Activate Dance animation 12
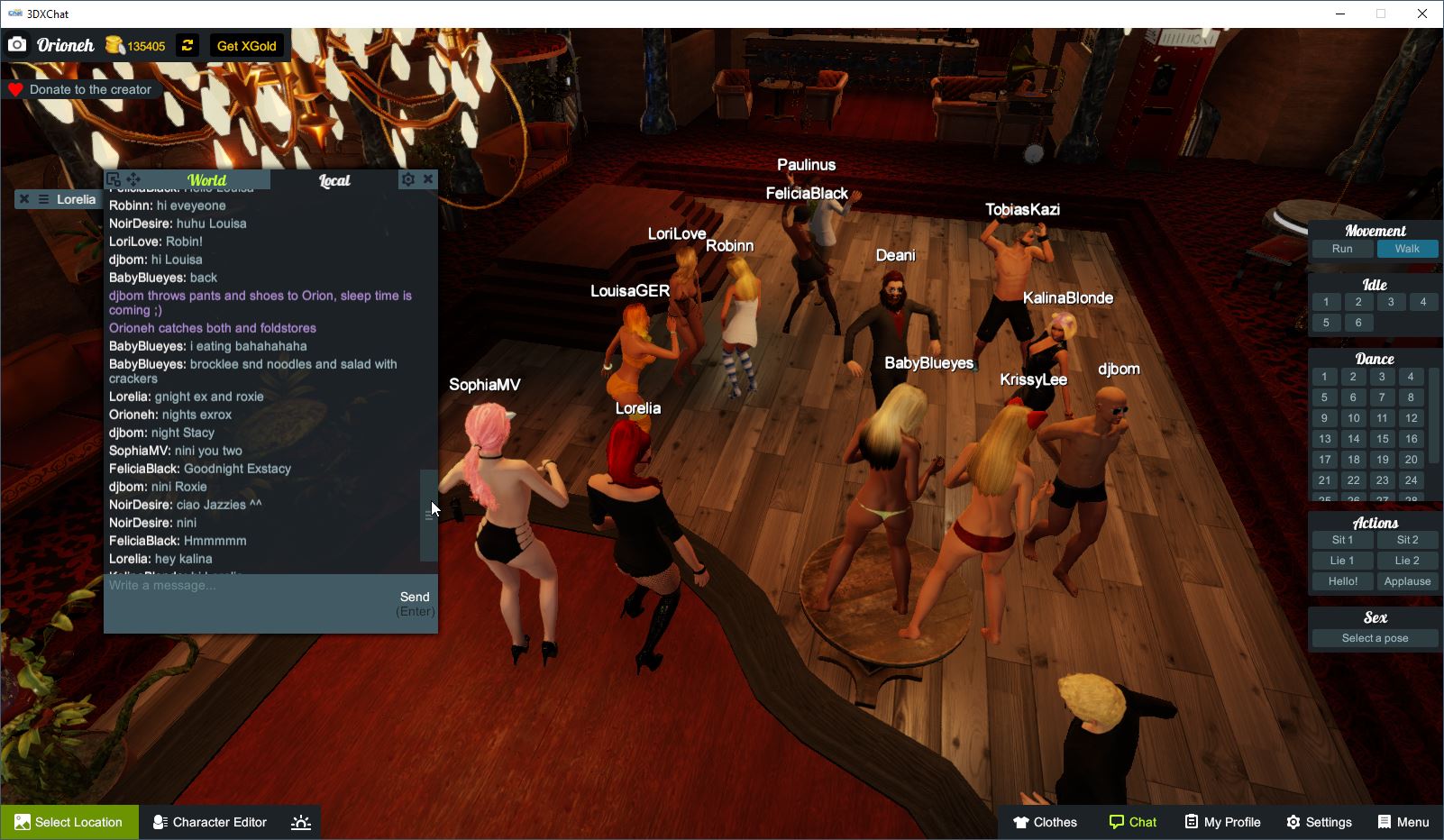The height and width of the screenshot is (840, 1444). pyautogui.click(x=1410, y=417)
